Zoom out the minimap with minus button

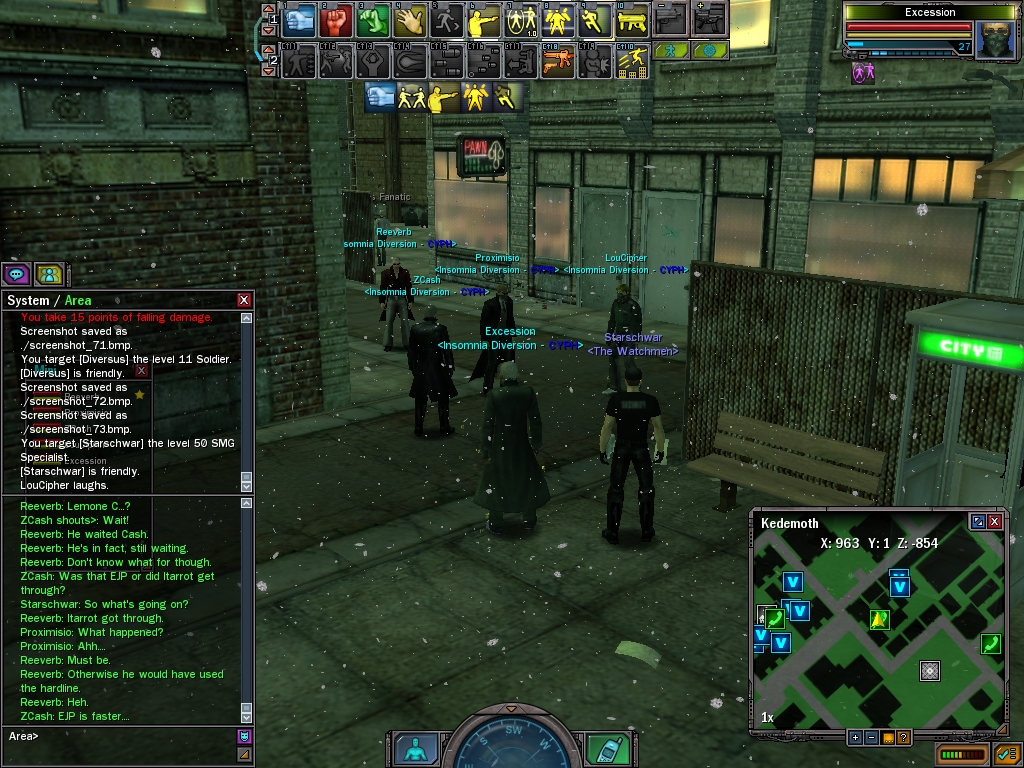click(x=871, y=738)
